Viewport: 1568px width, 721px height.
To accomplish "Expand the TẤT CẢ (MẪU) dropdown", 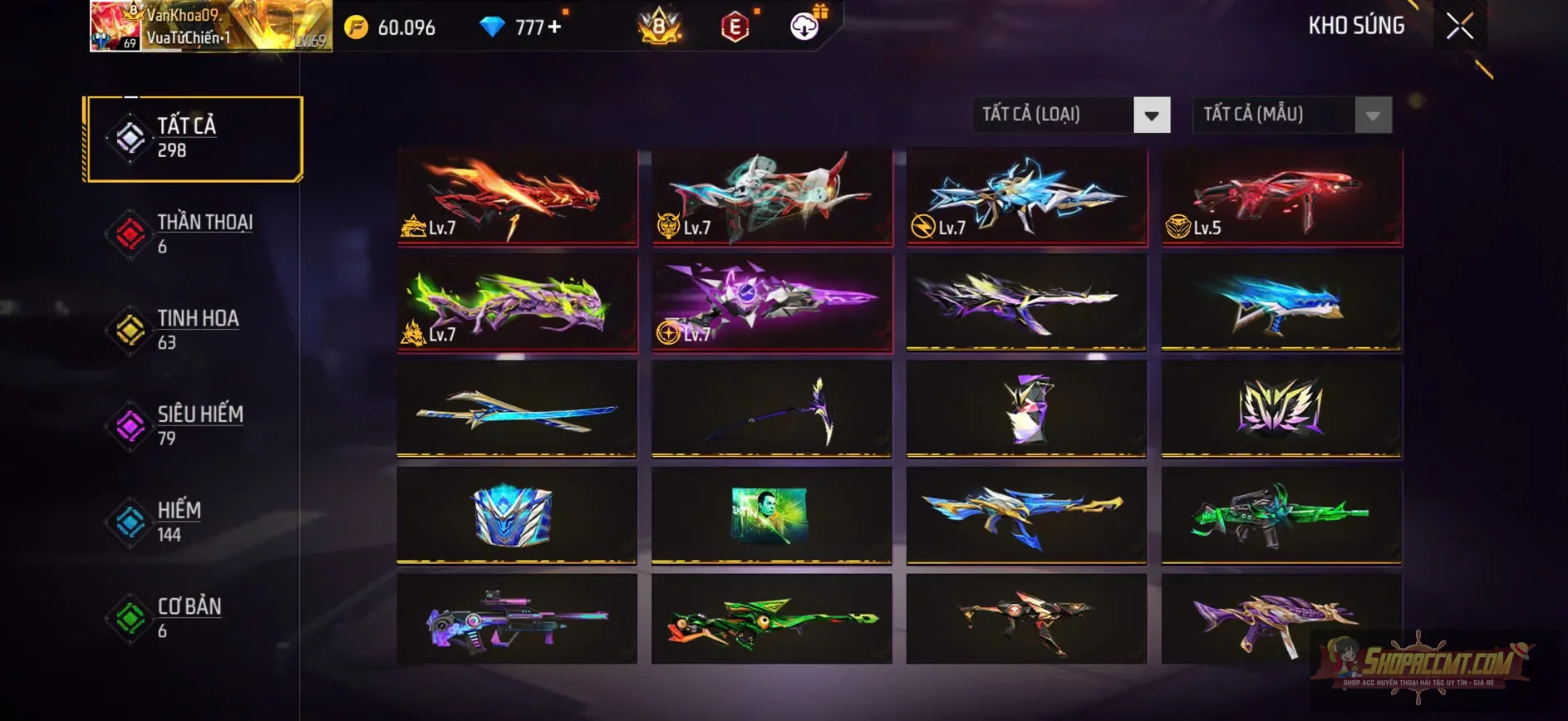I will [1290, 115].
